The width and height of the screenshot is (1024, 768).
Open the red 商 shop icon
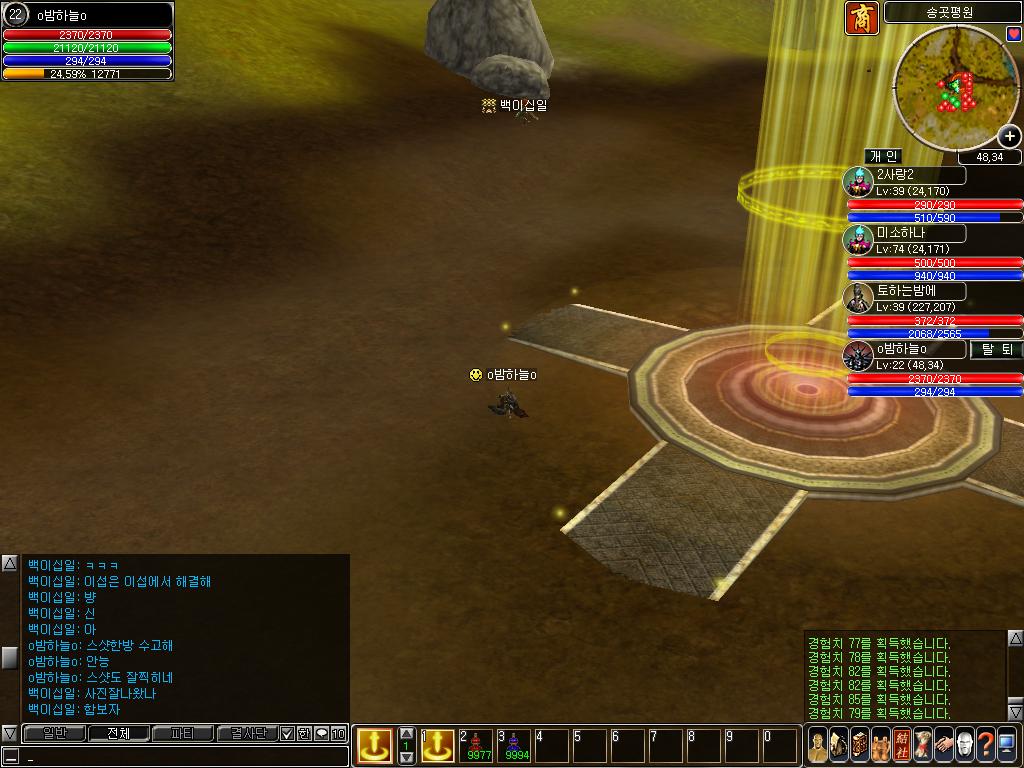tap(861, 18)
